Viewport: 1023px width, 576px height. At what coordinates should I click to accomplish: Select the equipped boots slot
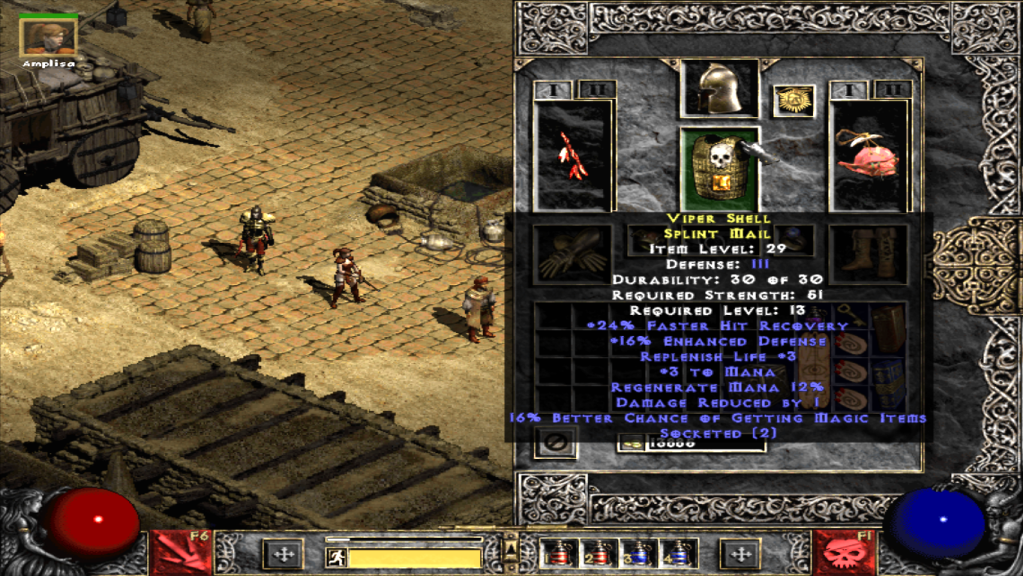(868, 251)
